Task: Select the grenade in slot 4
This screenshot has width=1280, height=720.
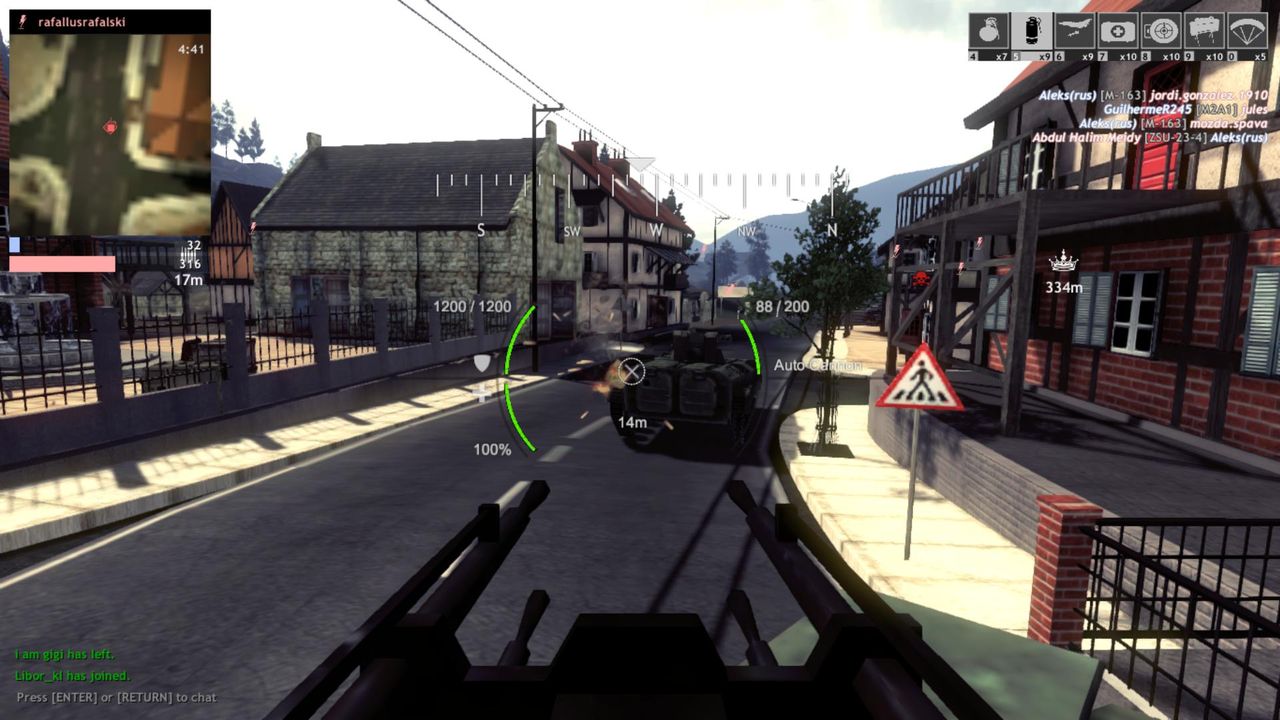Action: [x=989, y=29]
